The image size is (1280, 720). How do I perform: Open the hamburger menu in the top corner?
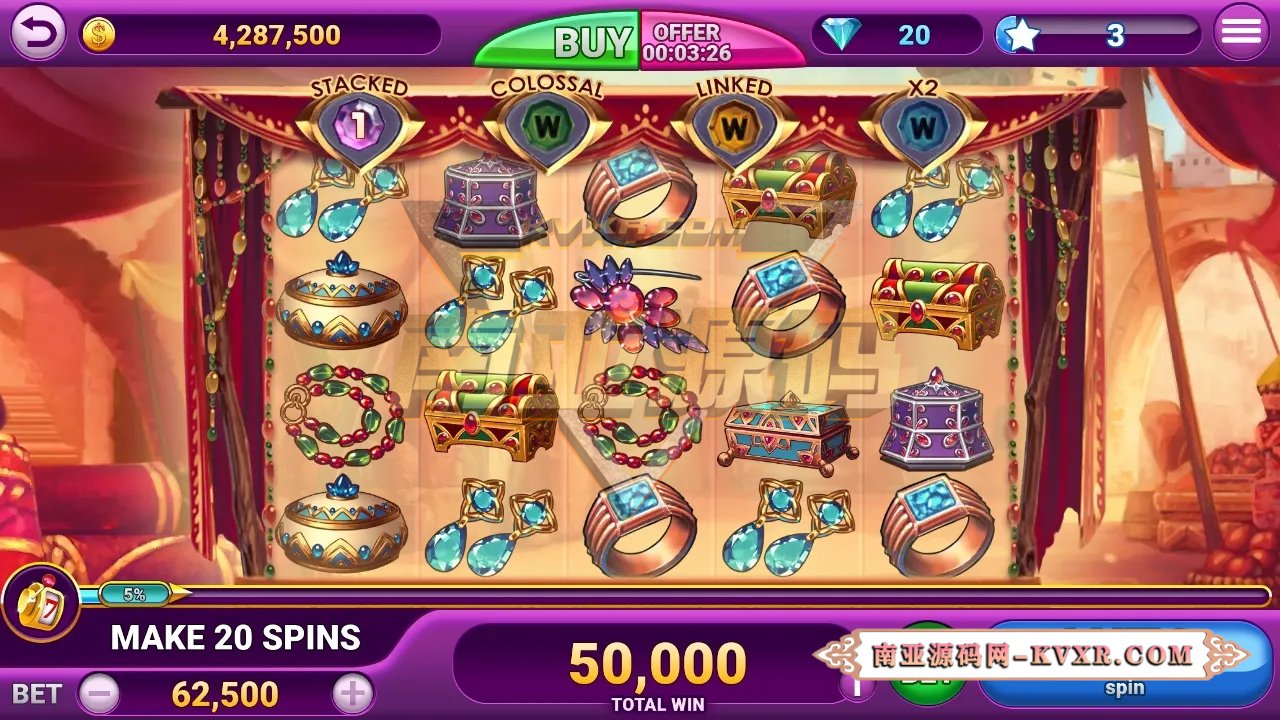pyautogui.click(x=1240, y=30)
